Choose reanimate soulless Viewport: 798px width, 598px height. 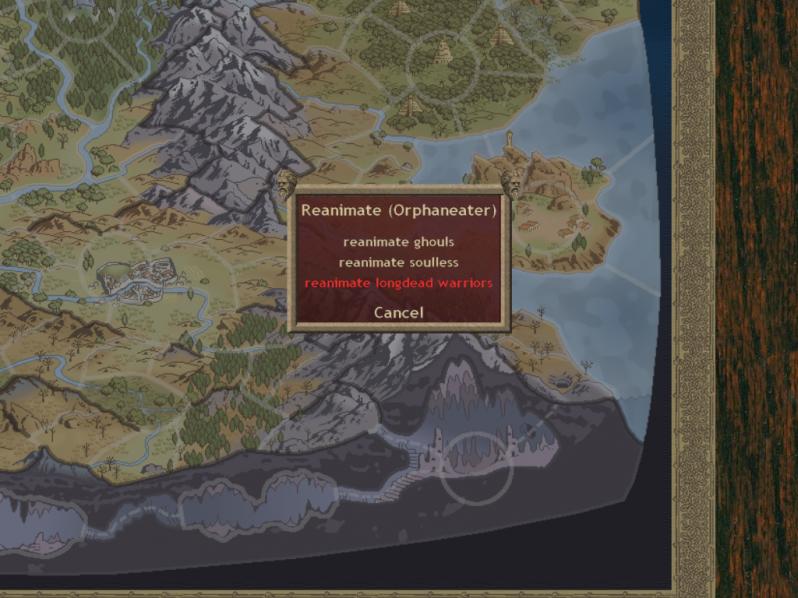(398, 262)
